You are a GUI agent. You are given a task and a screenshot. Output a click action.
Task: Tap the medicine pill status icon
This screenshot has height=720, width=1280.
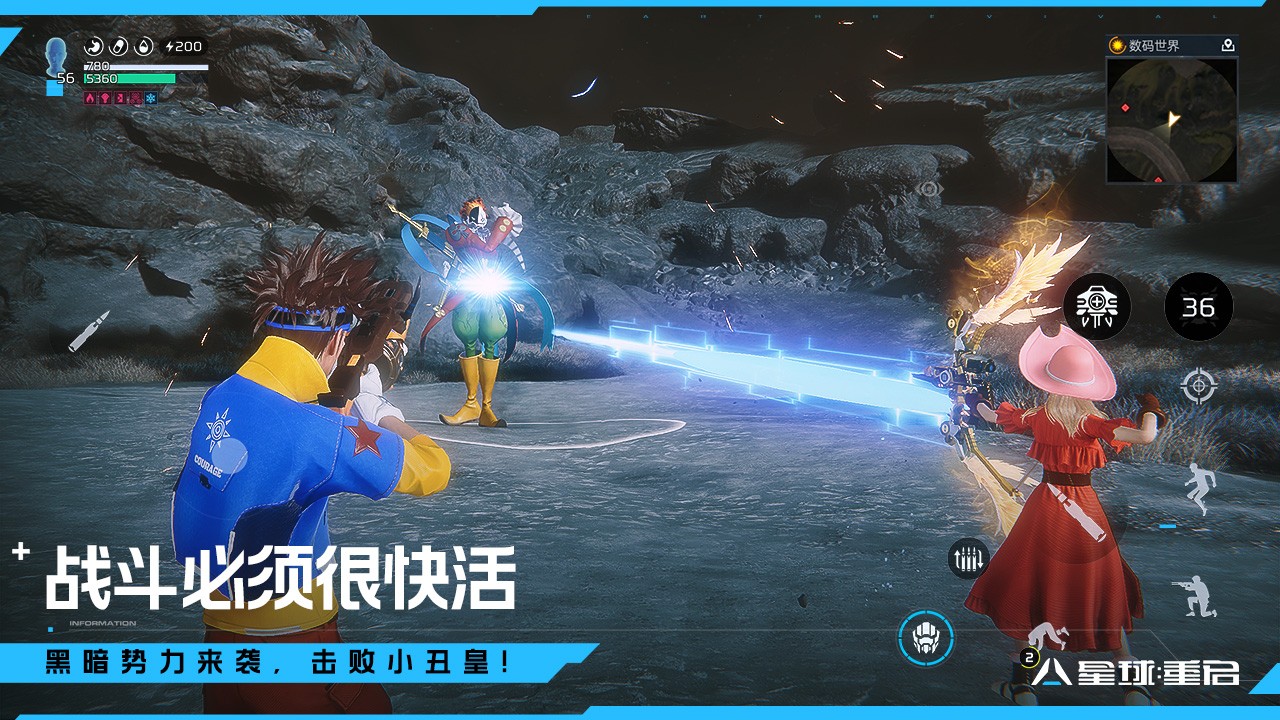tap(117, 45)
